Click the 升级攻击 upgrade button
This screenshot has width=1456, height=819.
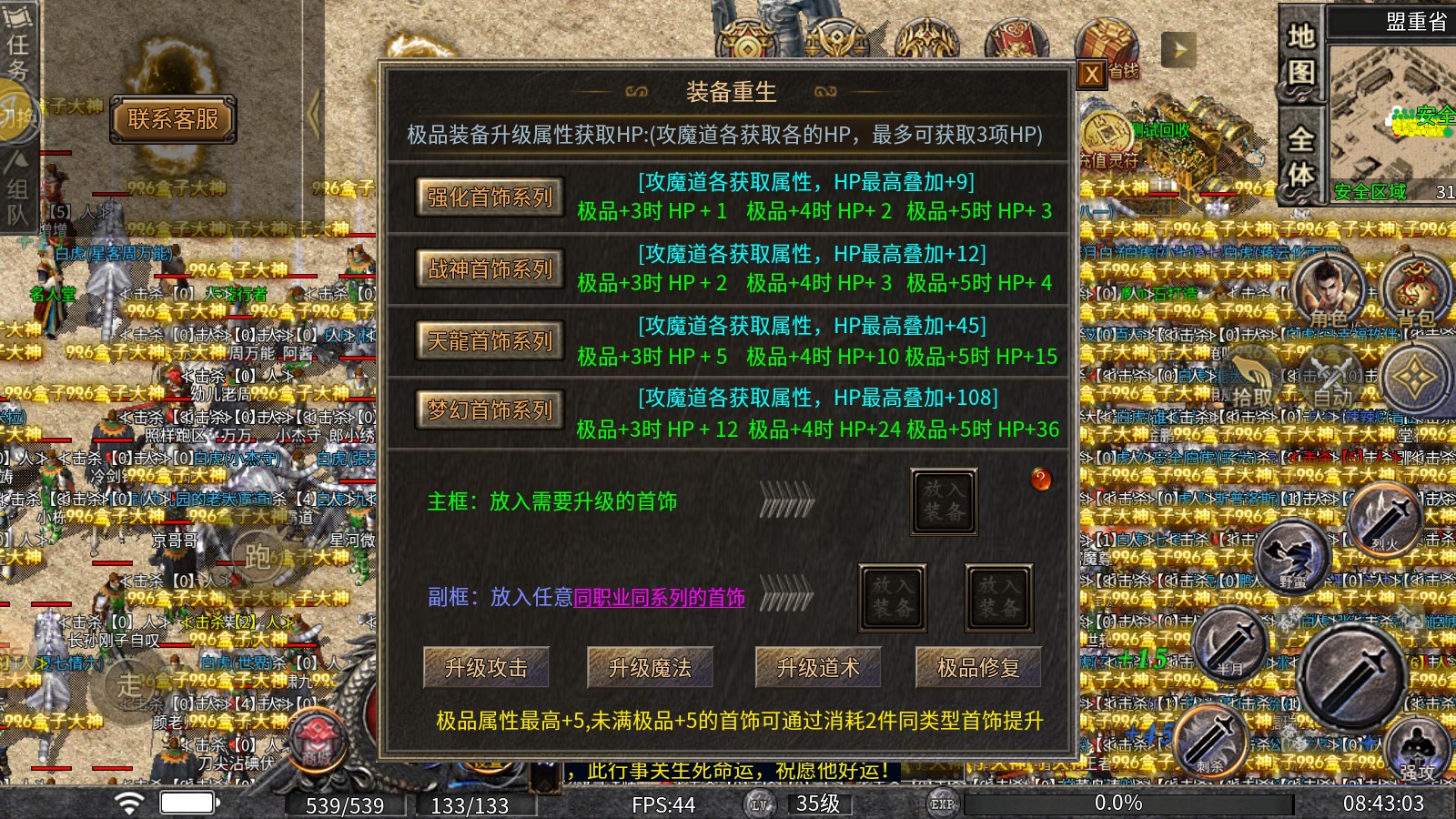pos(489,667)
